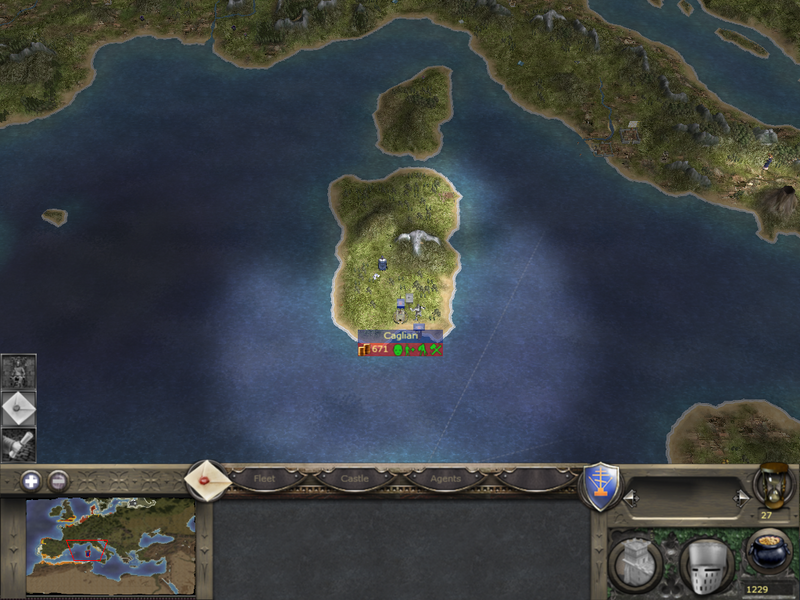Open the construction tower button
Viewport: 800px width, 600px height.
[635, 564]
